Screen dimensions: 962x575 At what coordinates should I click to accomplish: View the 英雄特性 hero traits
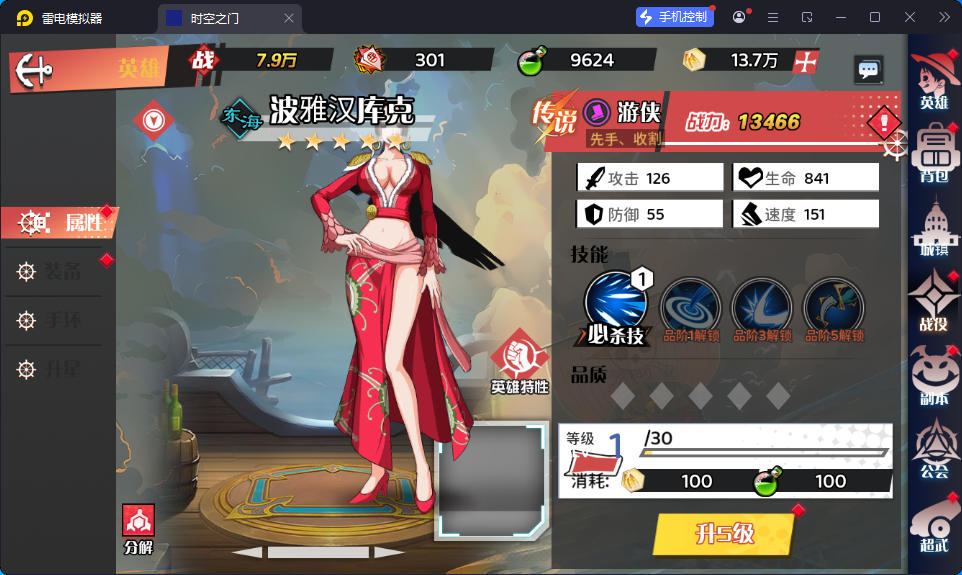click(520, 362)
